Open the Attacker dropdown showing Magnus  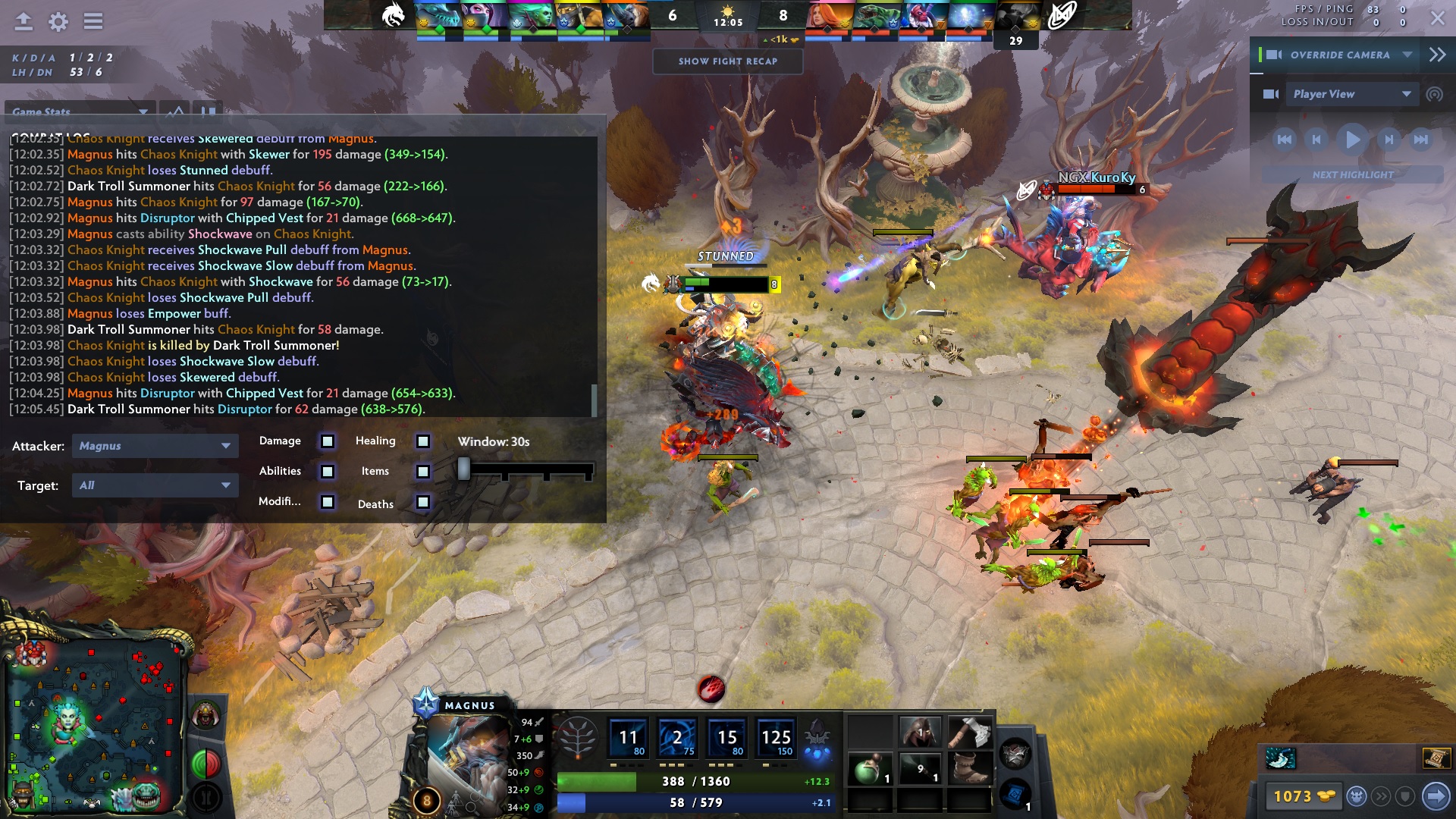click(x=155, y=446)
